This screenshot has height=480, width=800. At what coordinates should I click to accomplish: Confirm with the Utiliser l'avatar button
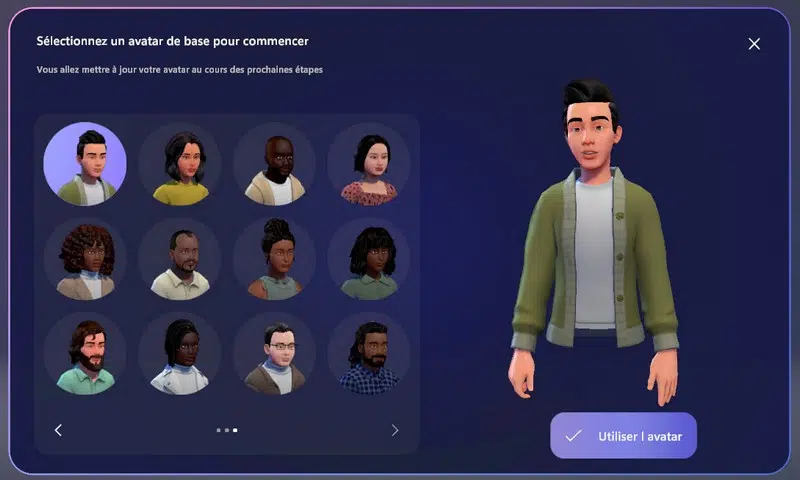pos(623,436)
